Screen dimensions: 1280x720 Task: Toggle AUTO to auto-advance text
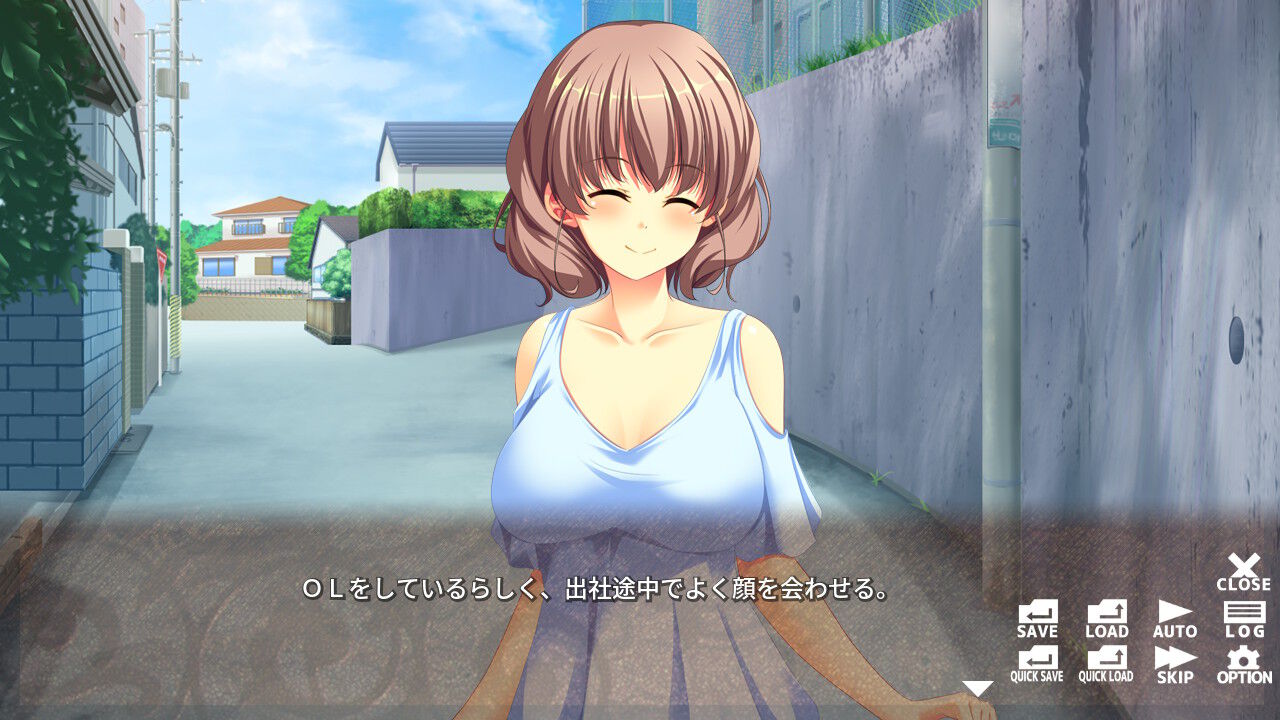[1174, 622]
